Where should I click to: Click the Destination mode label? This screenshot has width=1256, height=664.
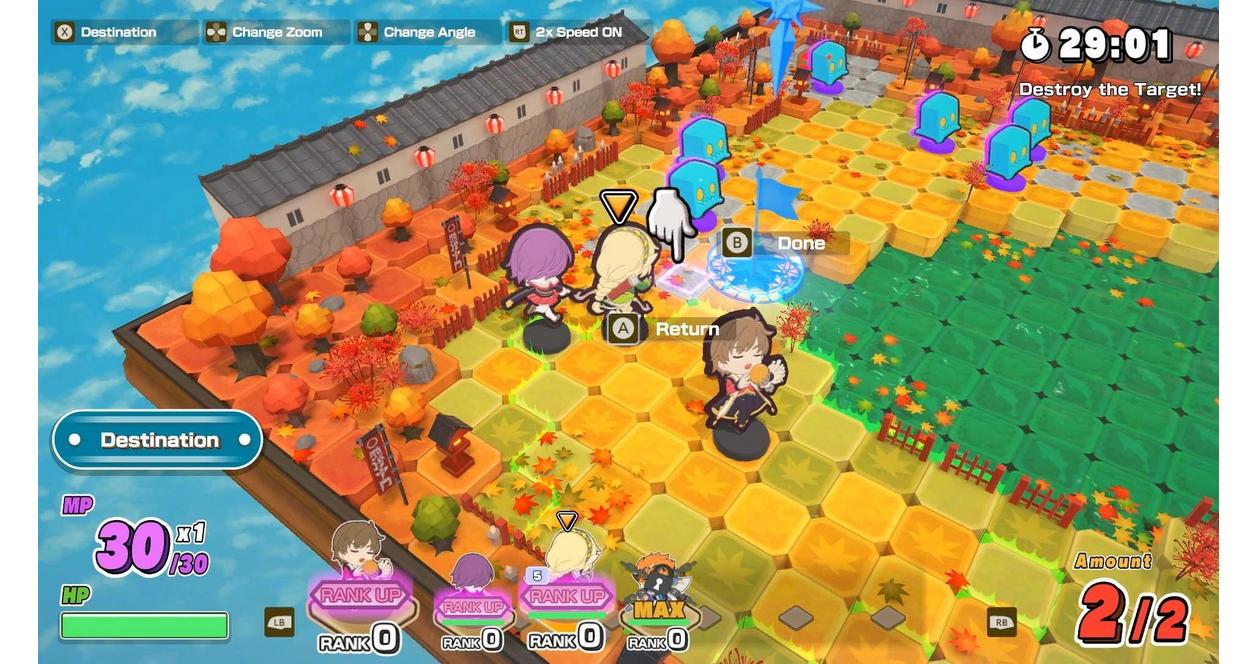[158, 440]
